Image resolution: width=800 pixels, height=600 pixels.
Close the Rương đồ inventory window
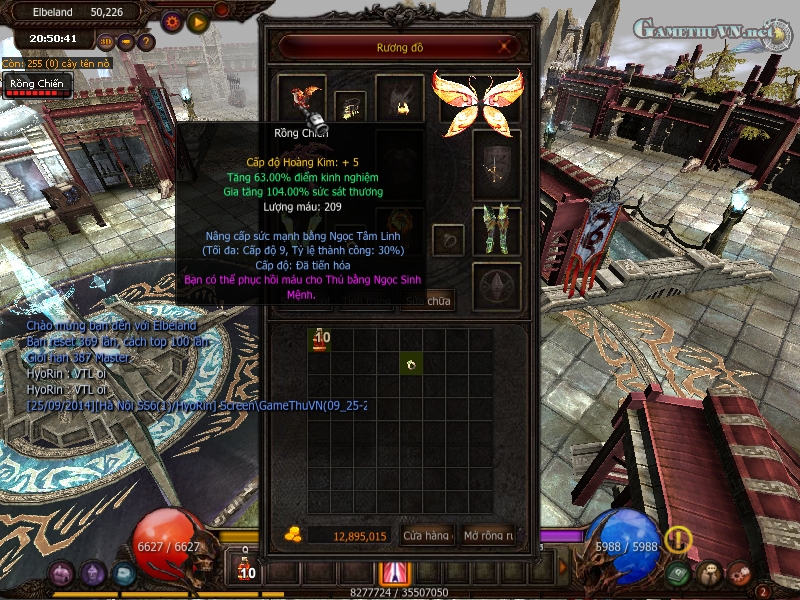(x=507, y=46)
